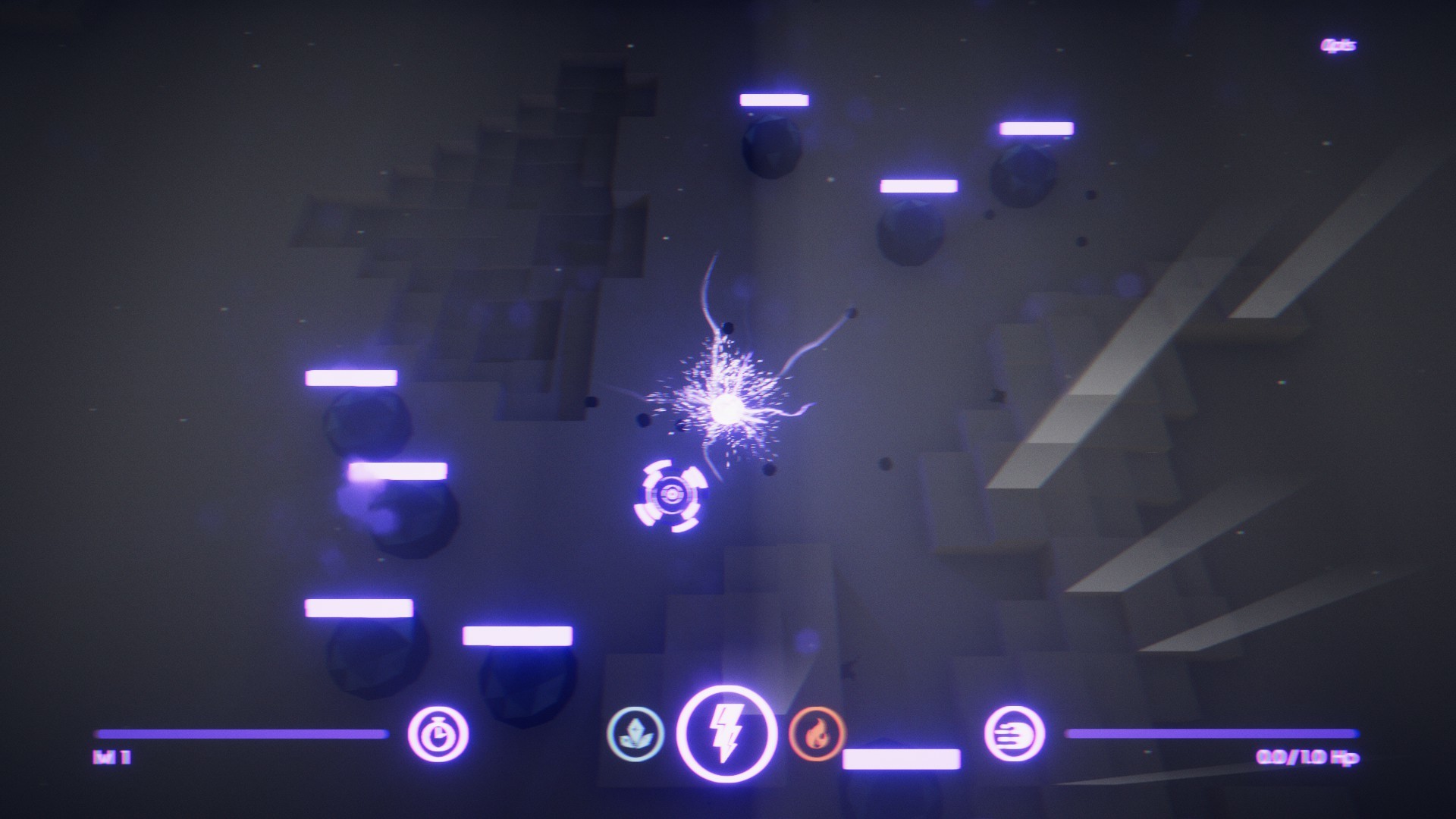The width and height of the screenshot is (1456, 819).
Task: Click the HP bar at bottom right
Action: pyautogui.click(x=1213, y=733)
